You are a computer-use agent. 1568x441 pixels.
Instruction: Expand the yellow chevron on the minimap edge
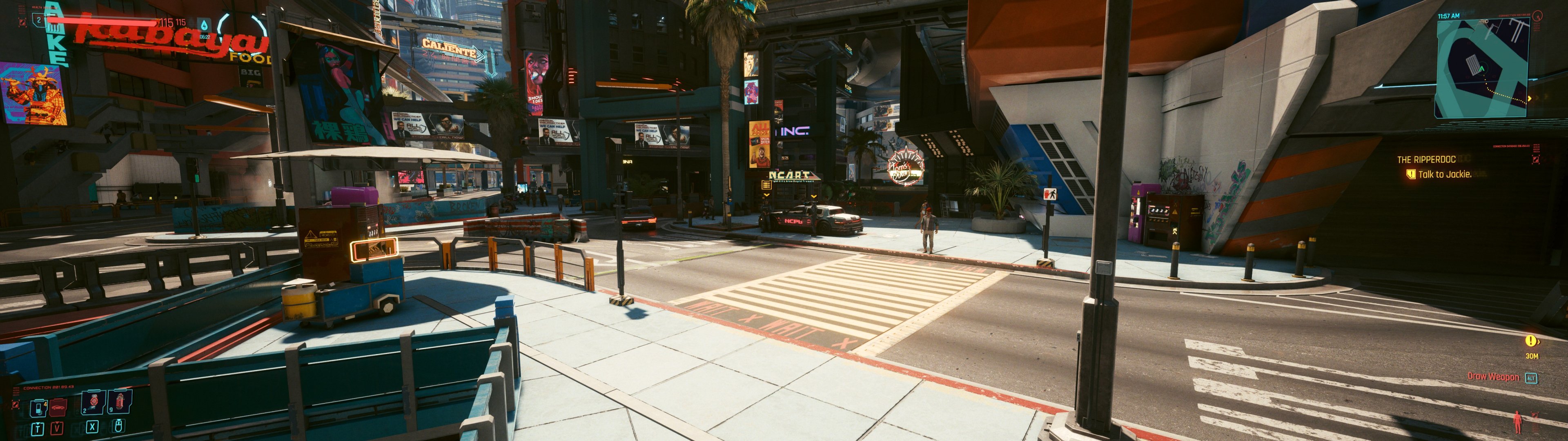(1530, 98)
